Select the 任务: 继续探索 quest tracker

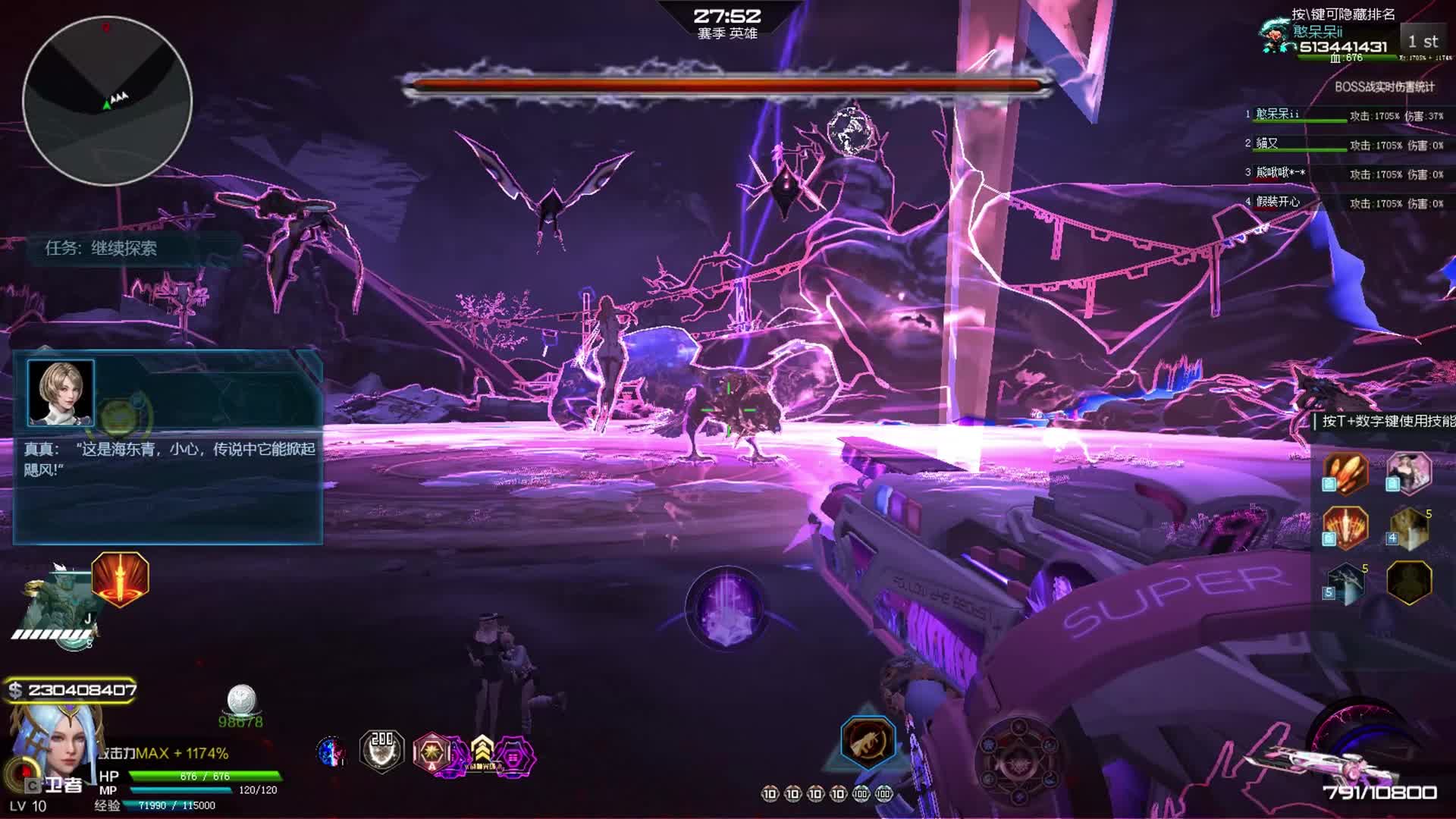click(101, 248)
